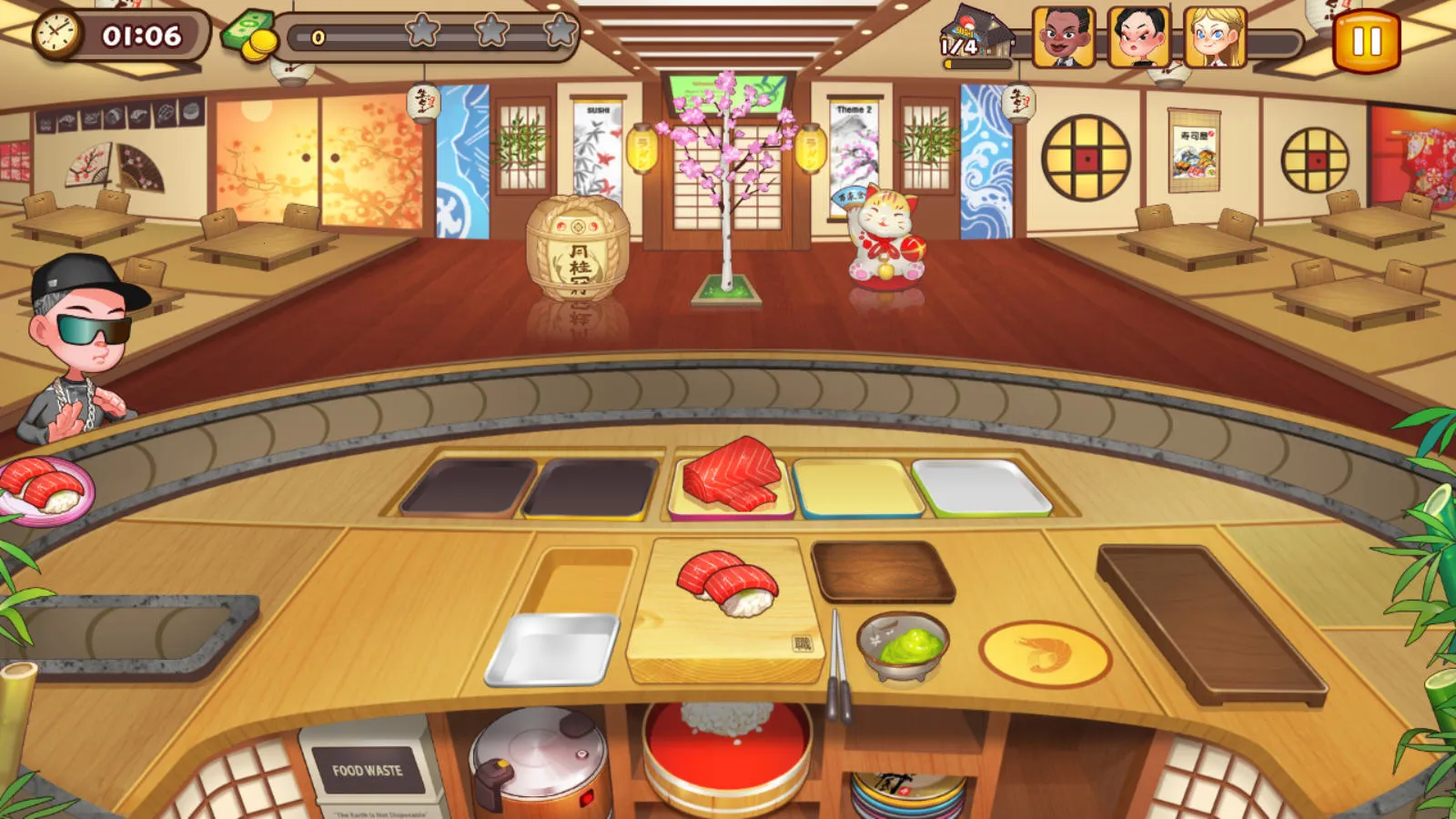Pause the game with the orange button
This screenshot has height=819, width=1456.
tap(1365, 41)
